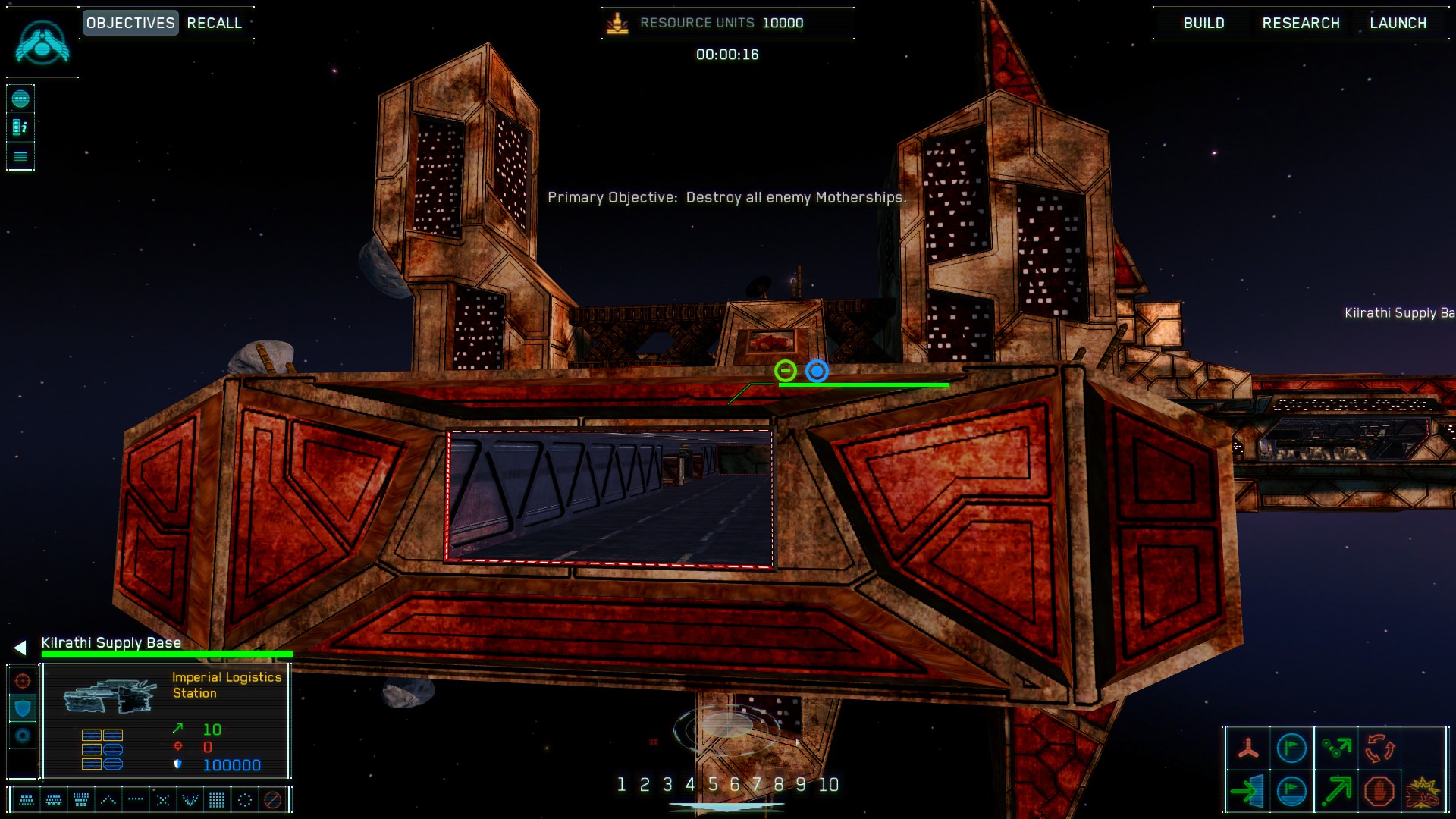The width and height of the screenshot is (1456, 819).
Task: Select the green waypoint move icon
Action: tap(1336, 748)
